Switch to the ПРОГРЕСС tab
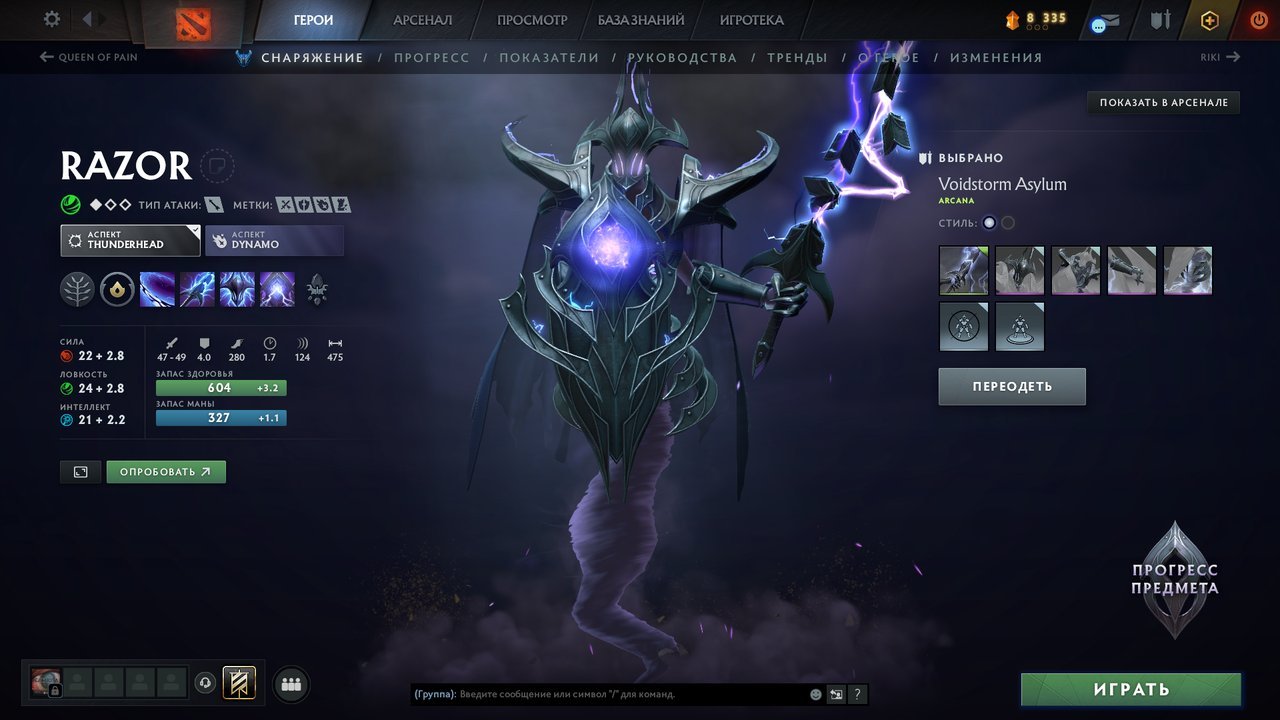This screenshot has height=720, width=1280. coord(432,57)
